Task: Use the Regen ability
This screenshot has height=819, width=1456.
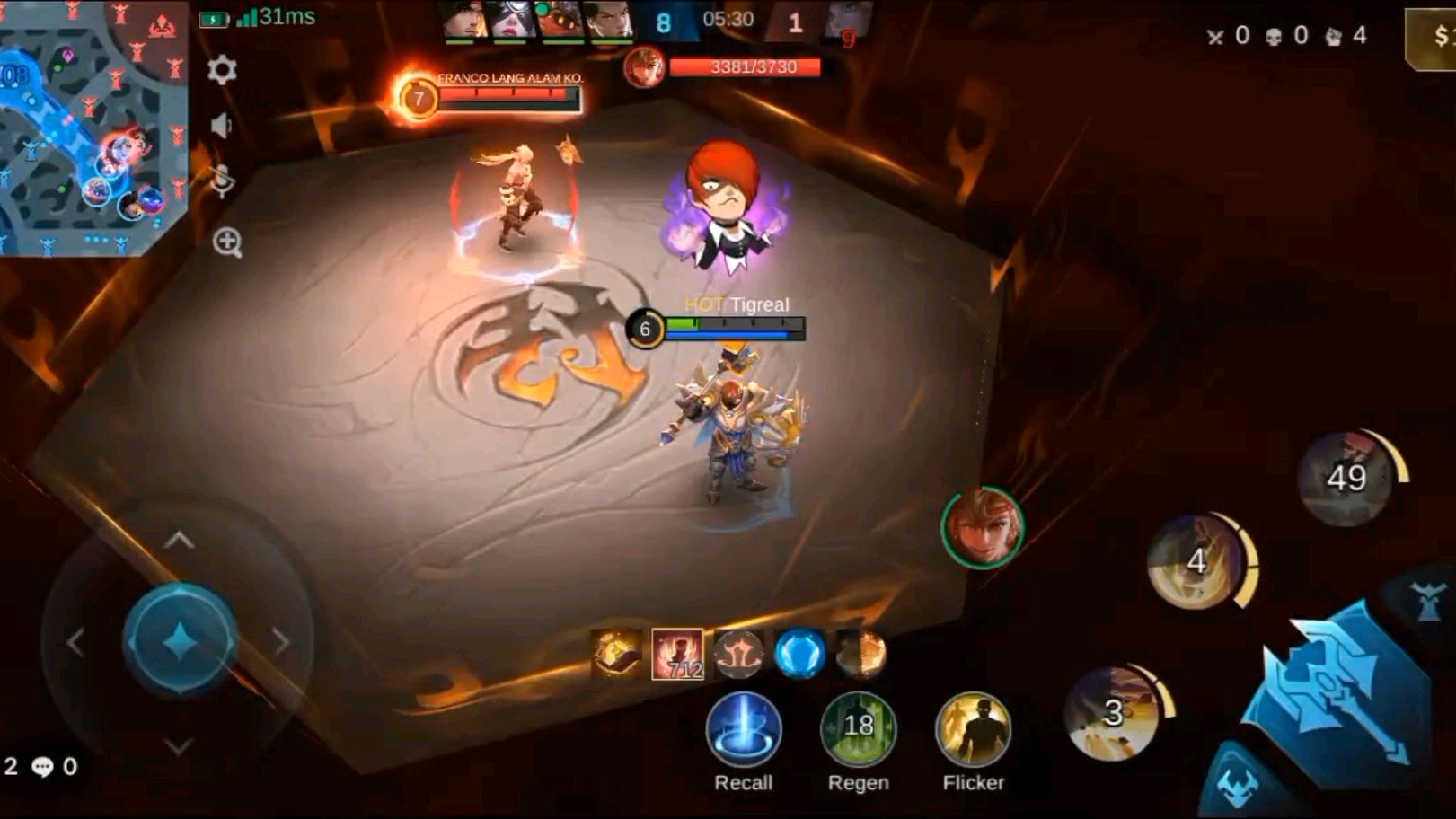Action: (858, 729)
